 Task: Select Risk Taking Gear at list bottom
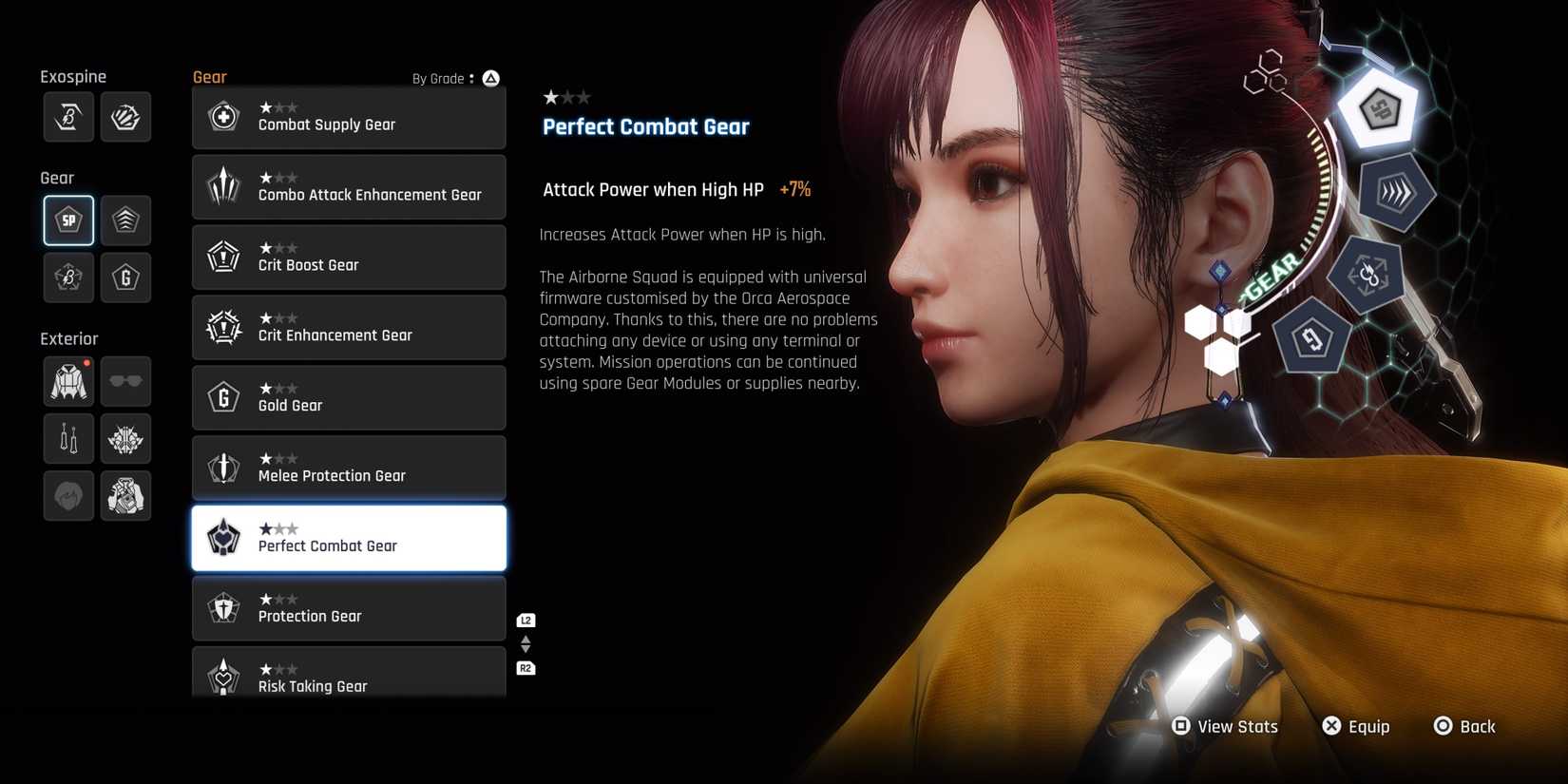coord(349,677)
